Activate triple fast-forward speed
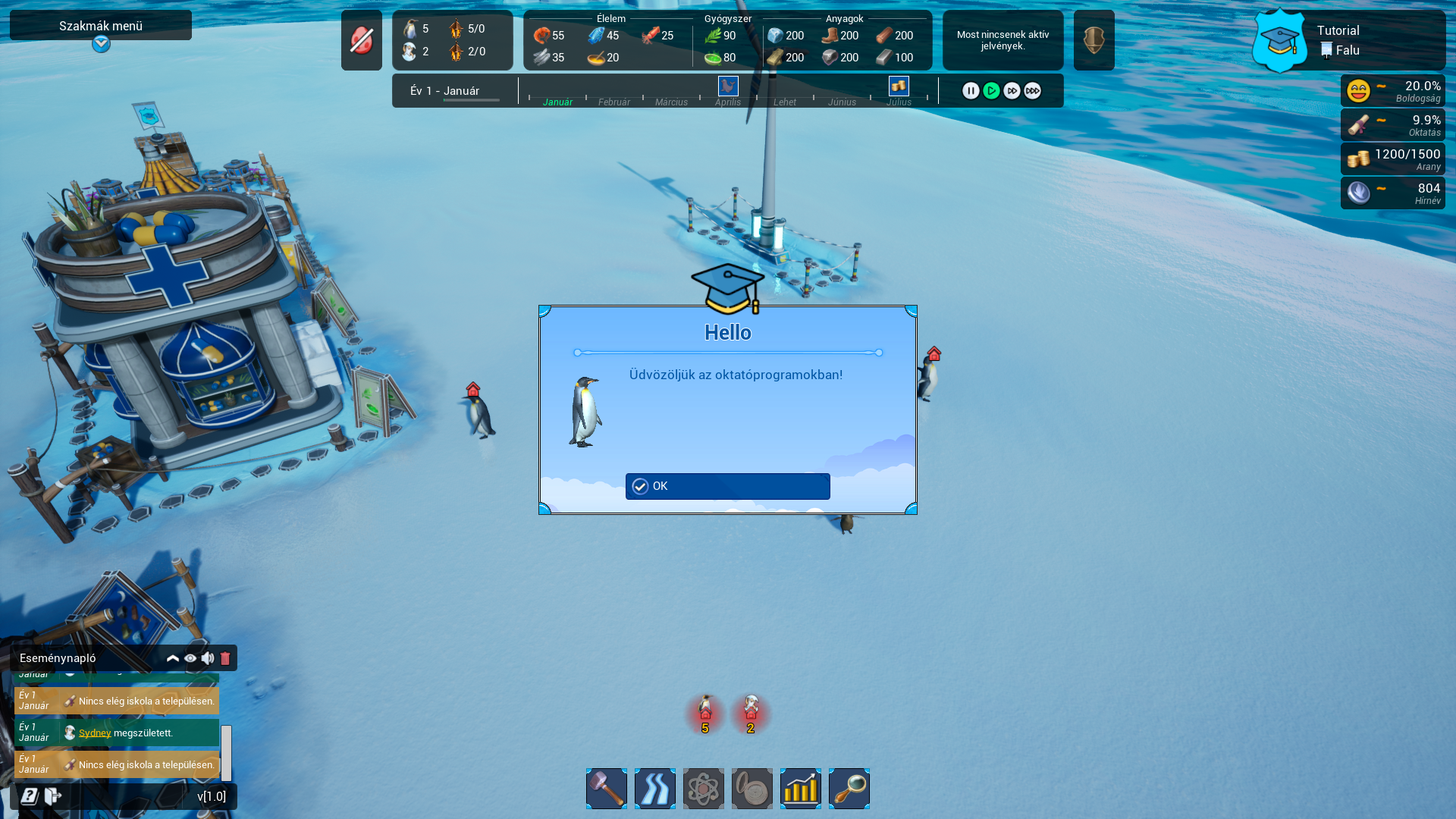The image size is (1456, 819). click(1032, 91)
